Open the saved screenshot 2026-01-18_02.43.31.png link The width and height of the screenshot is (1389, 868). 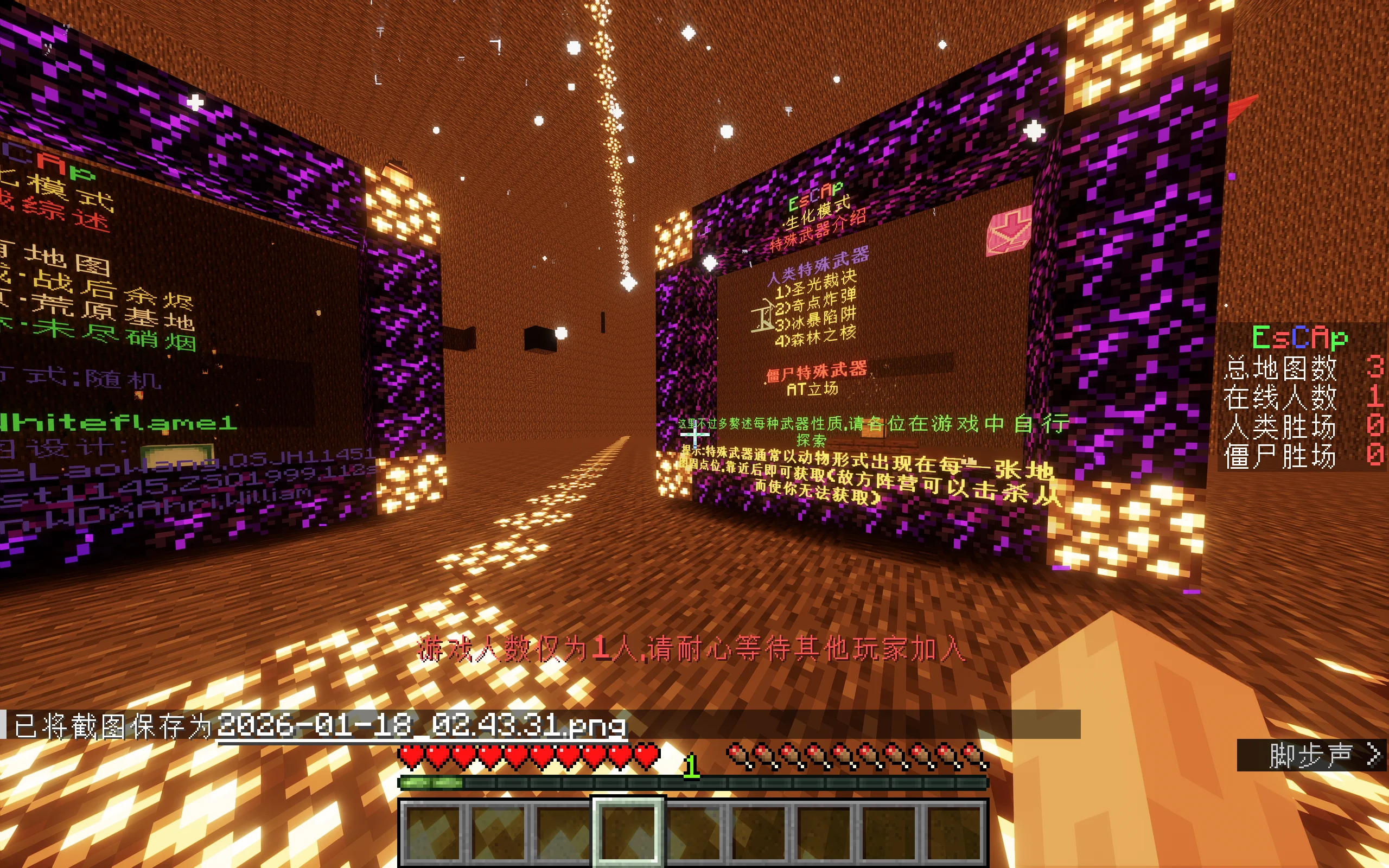tap(421, 726)
